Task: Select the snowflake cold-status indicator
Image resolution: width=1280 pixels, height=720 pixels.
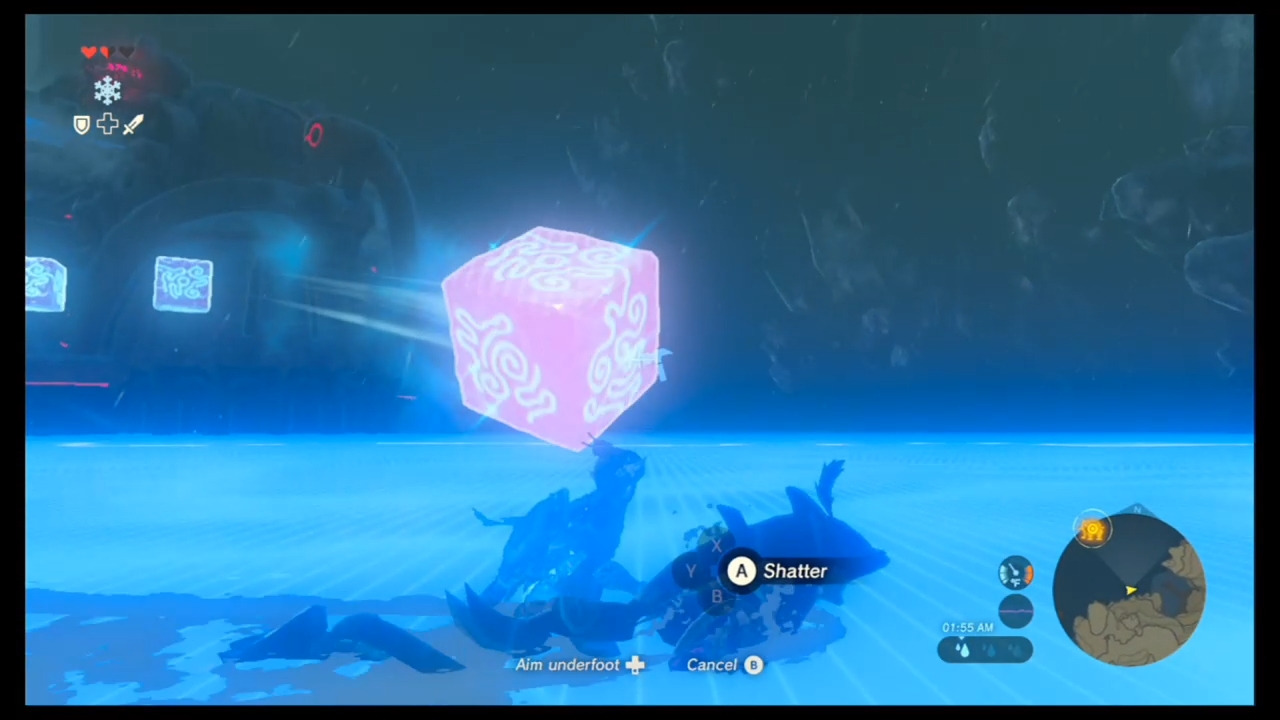Action: tap(108, 92)
